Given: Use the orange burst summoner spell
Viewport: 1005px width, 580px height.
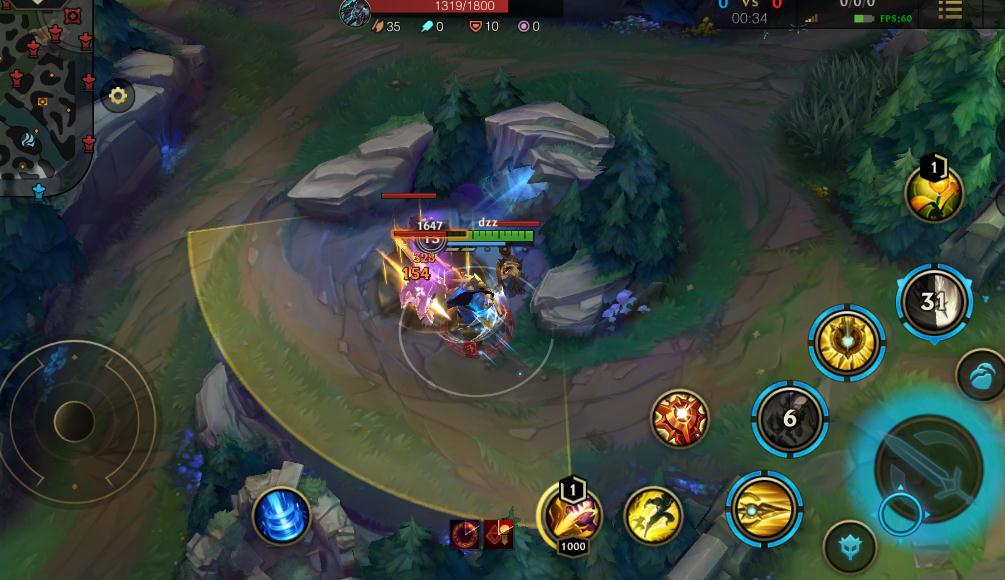Looking at the screenshot, I should [680, 419].
